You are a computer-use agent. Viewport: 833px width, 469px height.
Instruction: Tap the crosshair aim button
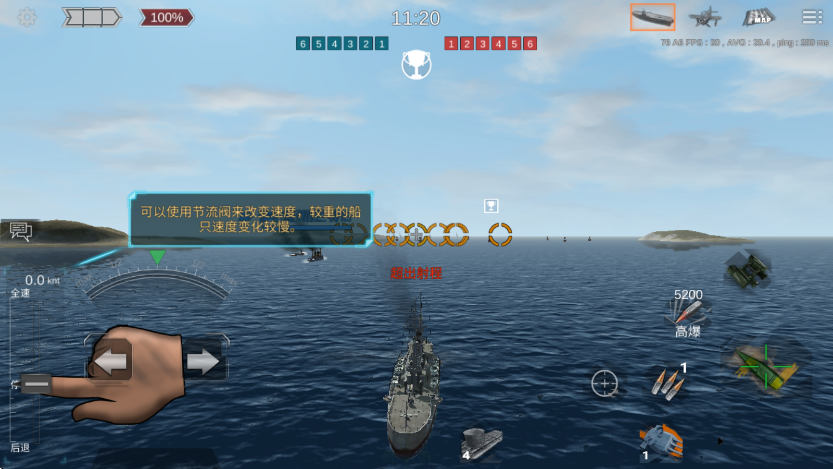(x=604, y=383)
